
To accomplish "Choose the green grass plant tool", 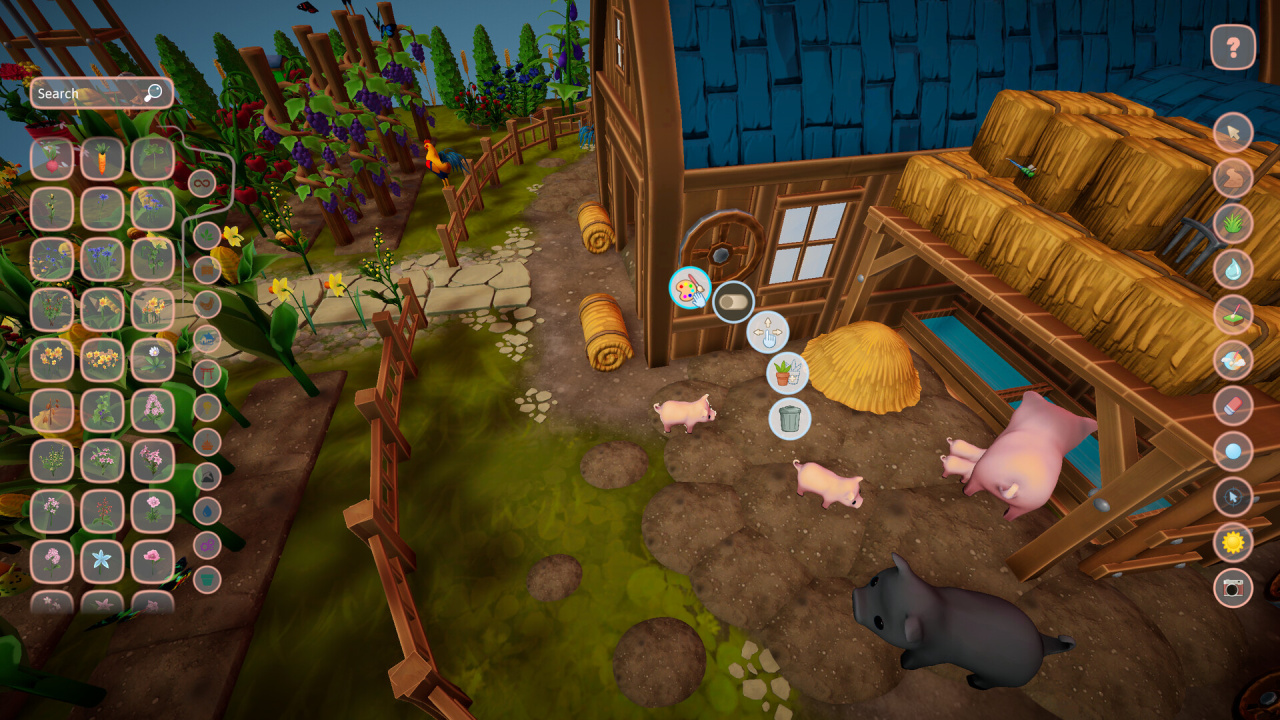I will coord(1233,223).
